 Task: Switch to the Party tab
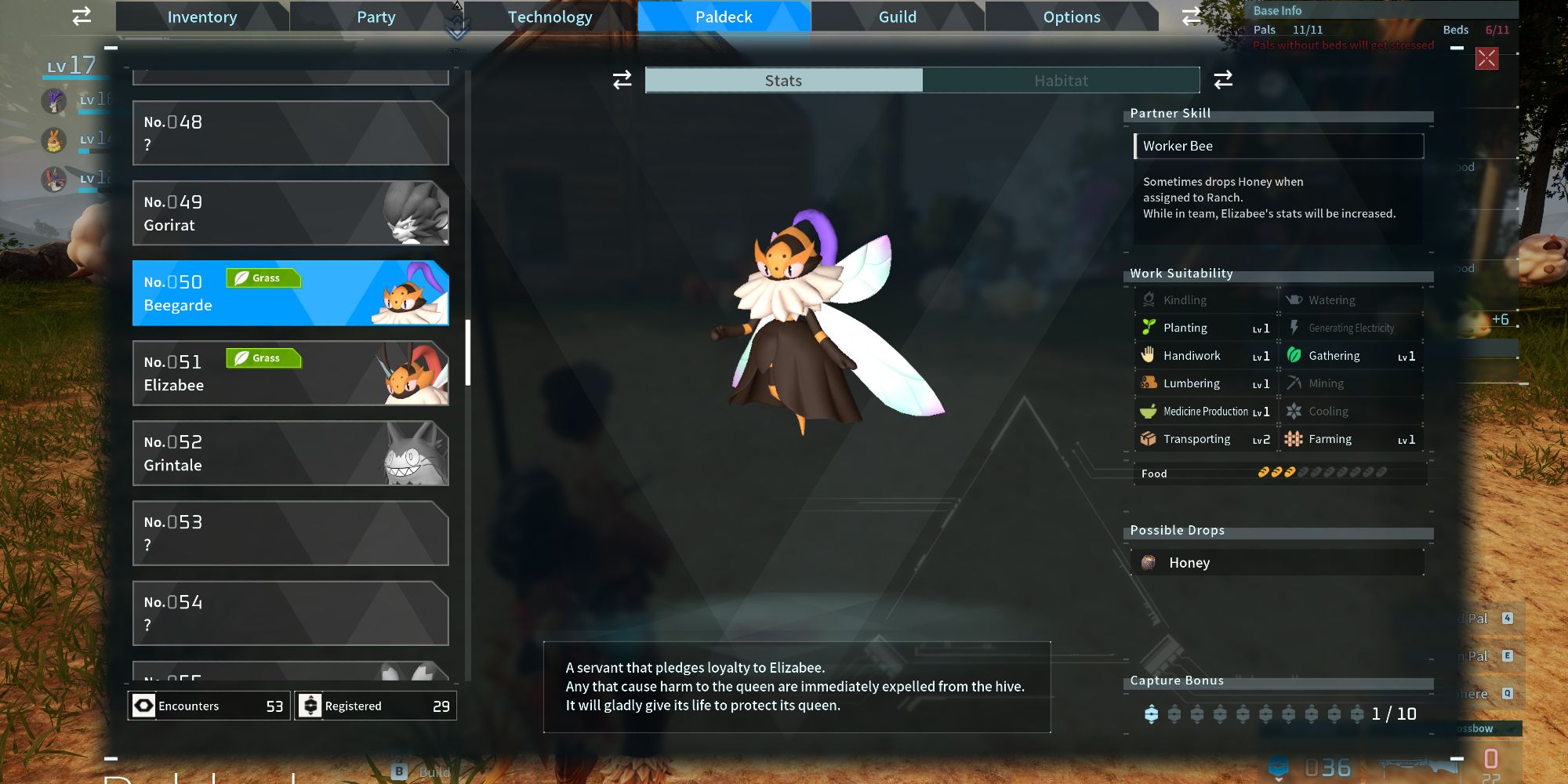376,17
